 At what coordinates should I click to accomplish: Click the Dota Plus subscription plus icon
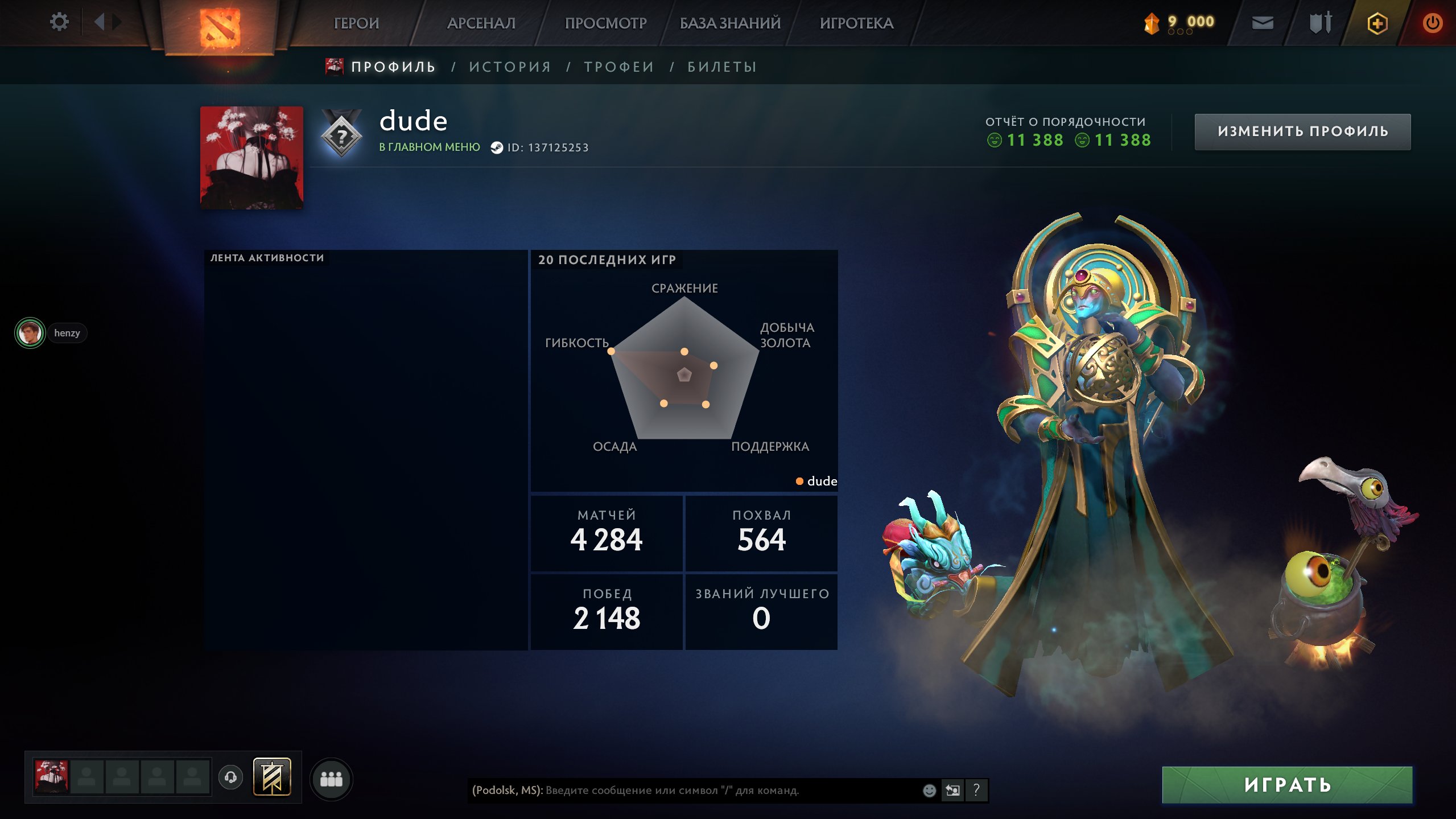(x=1377, y=23)
